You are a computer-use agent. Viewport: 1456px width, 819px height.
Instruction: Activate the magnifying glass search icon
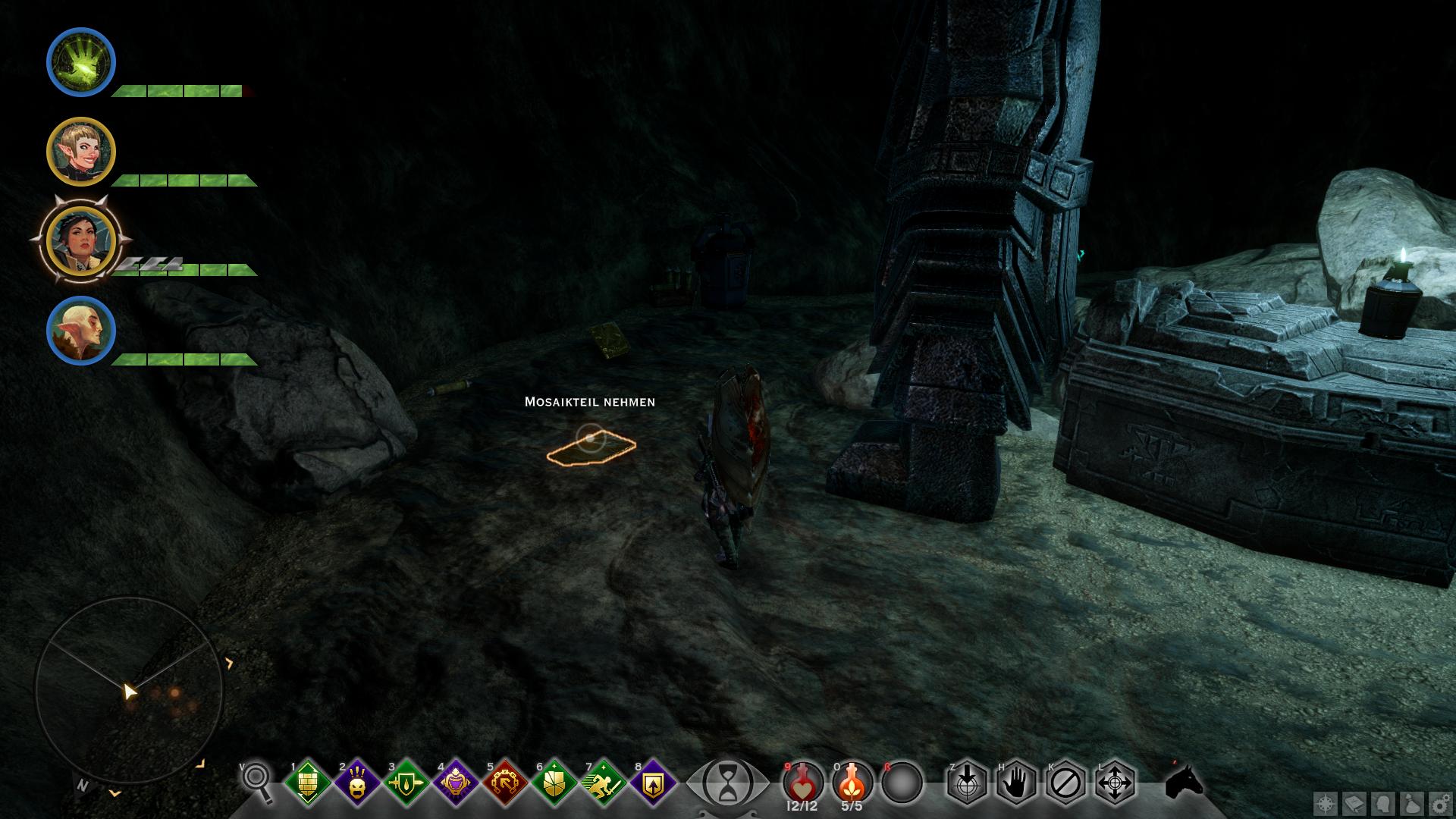[259, 781]
